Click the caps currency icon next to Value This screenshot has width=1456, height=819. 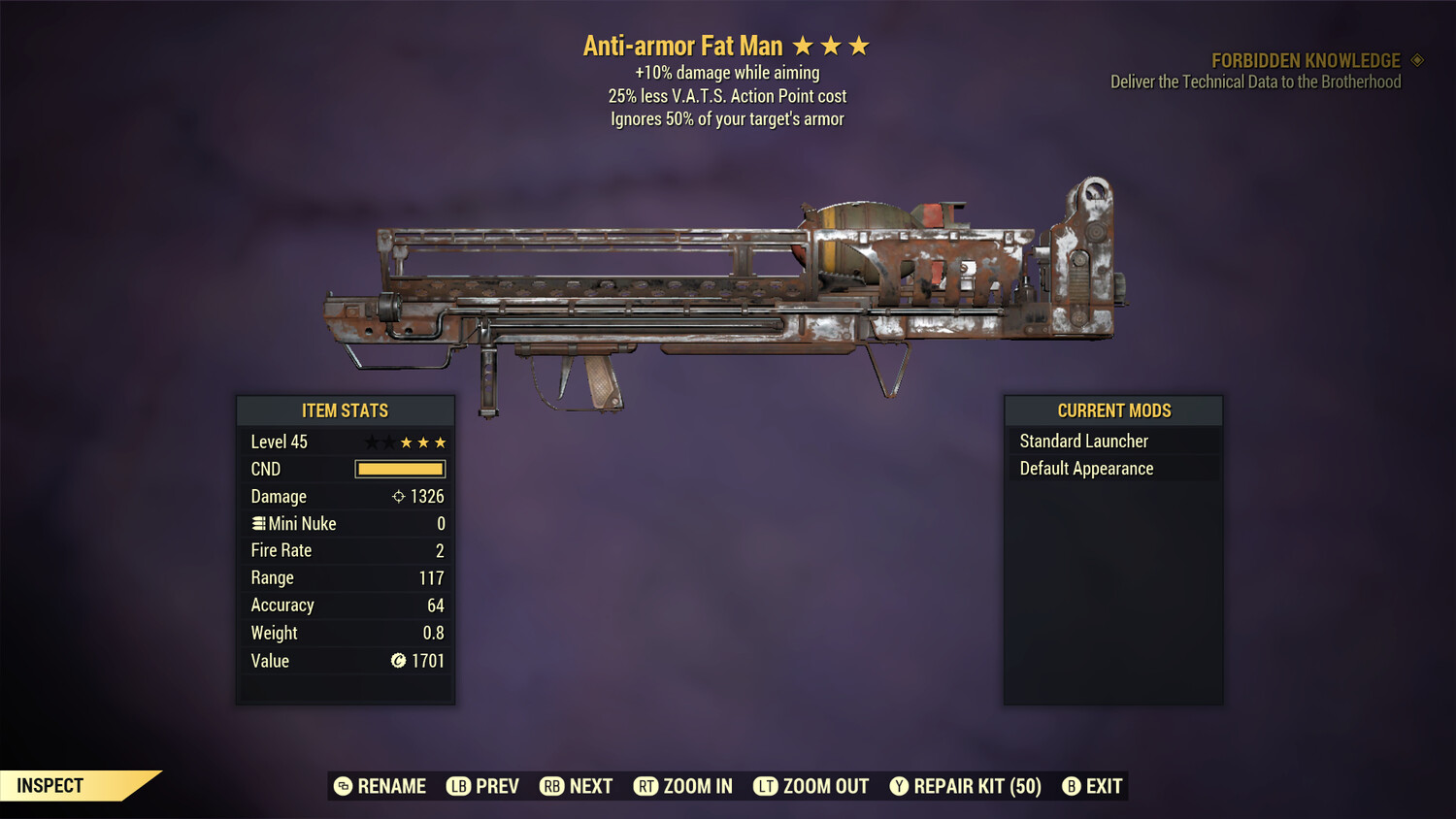click(x=396, y=661)
